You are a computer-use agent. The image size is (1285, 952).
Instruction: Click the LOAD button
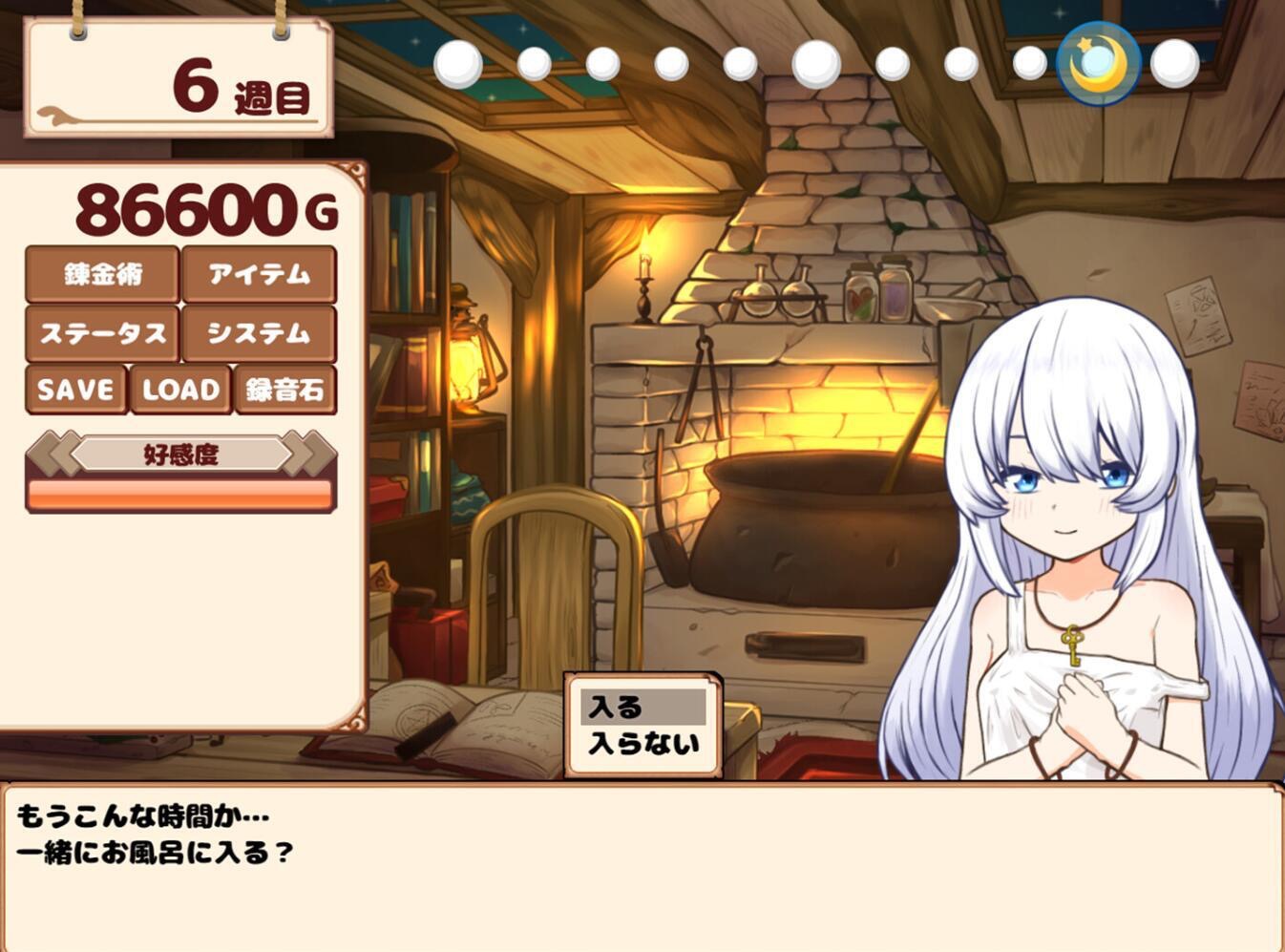pos(179,390)
